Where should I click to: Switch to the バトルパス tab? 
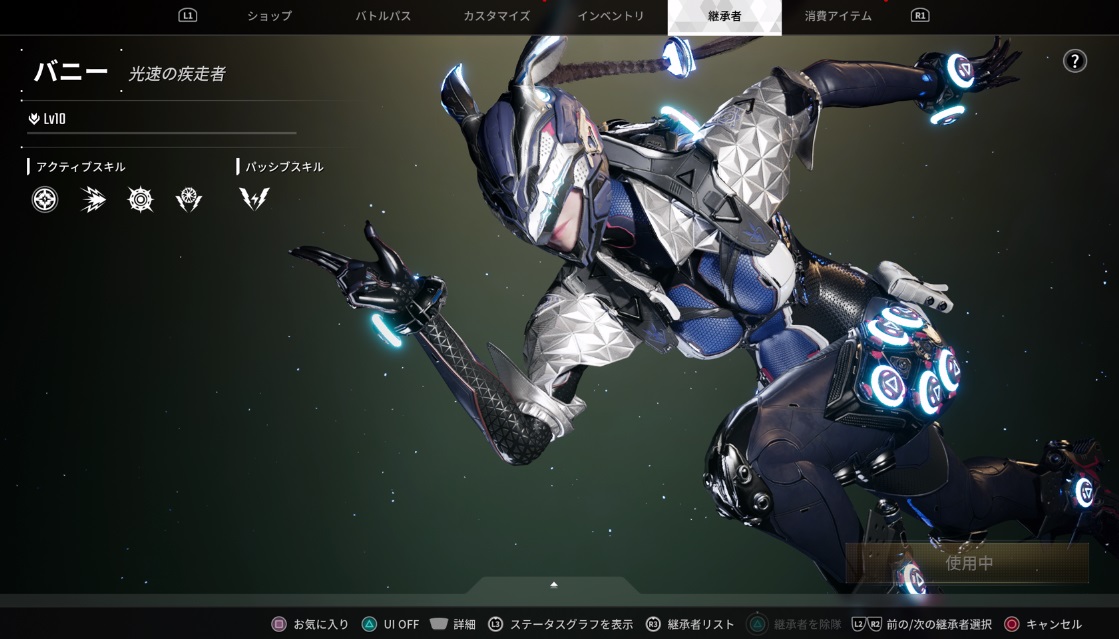point(383,16)
